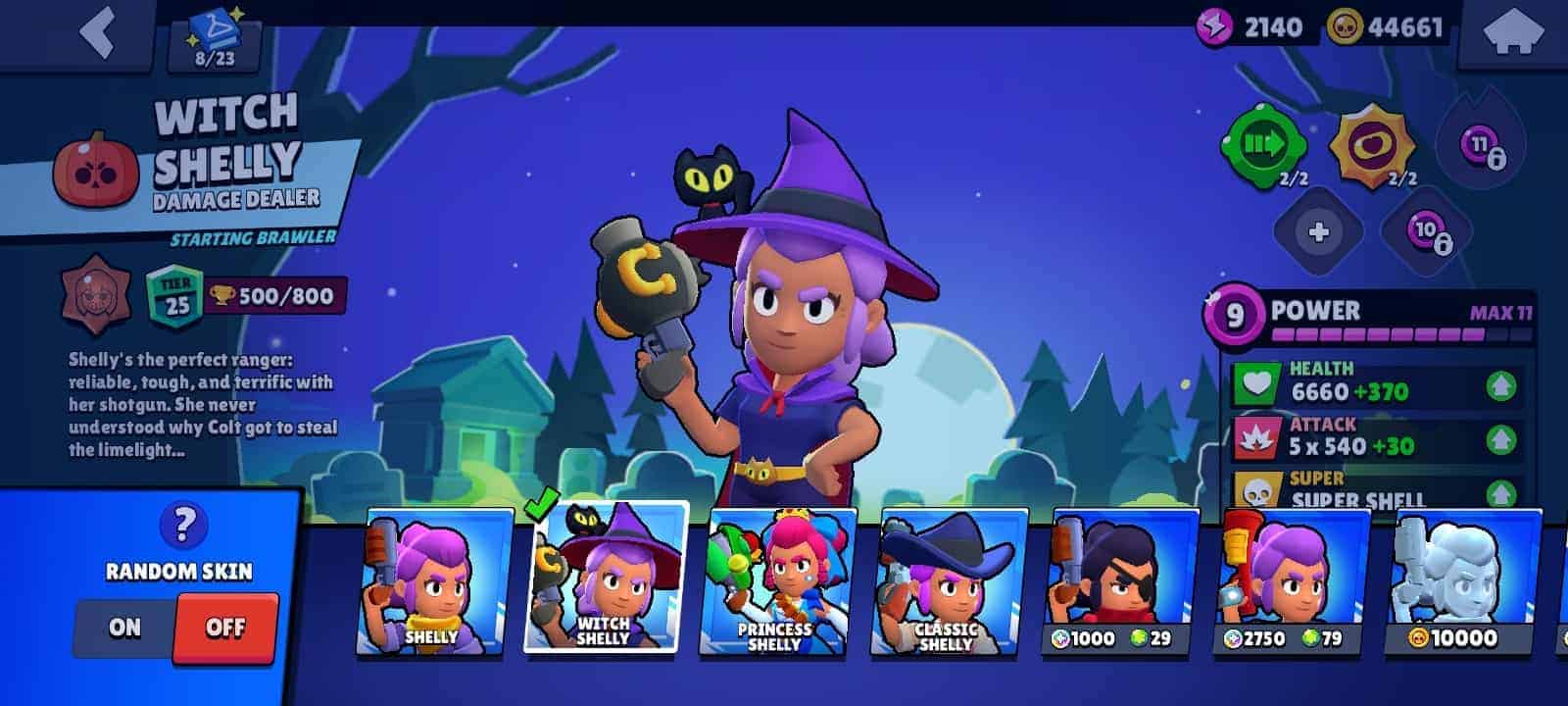Add a gear in the plus slot
The height and width of the screenshot is (706, 1568).
(1318, 232)
